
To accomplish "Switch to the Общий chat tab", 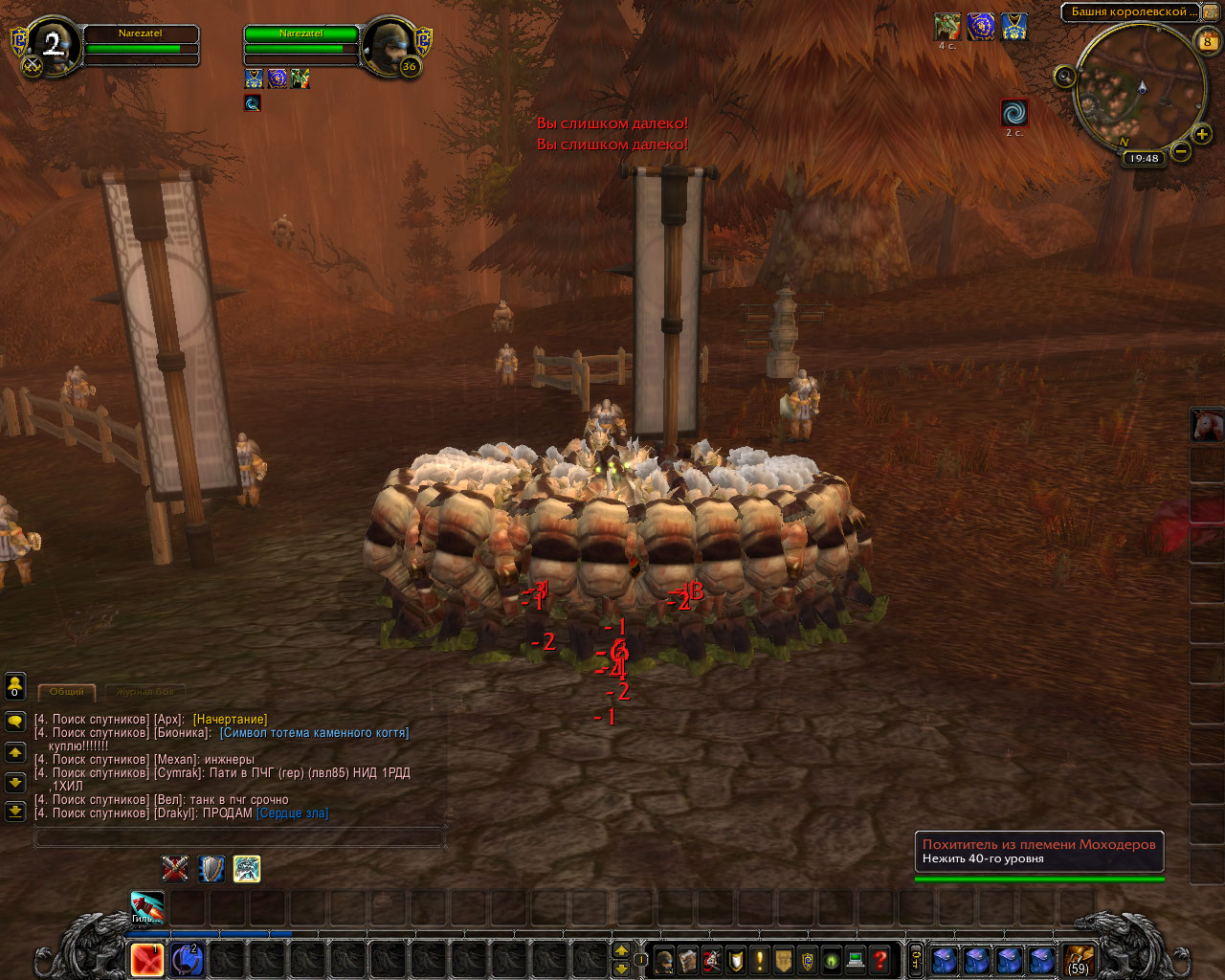I will pyautogui.click(x=67, y=691).
